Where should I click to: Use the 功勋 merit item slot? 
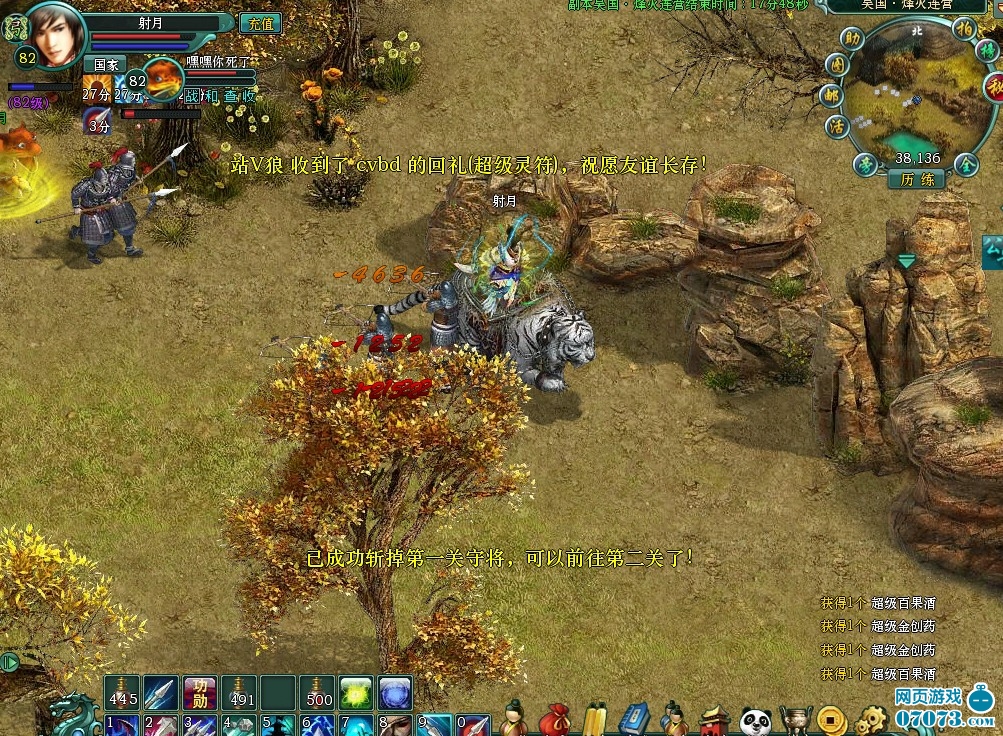200,692
